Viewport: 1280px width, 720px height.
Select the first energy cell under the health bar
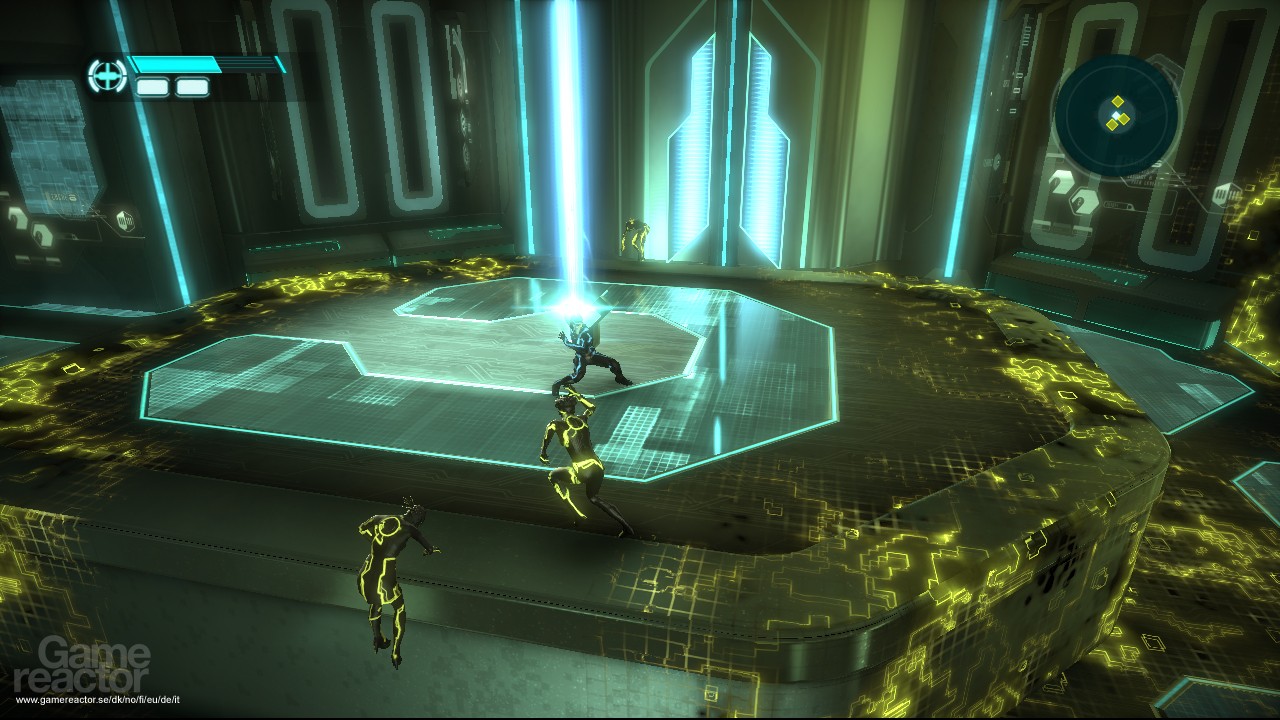pyautogui.click(x=151, y=86)
